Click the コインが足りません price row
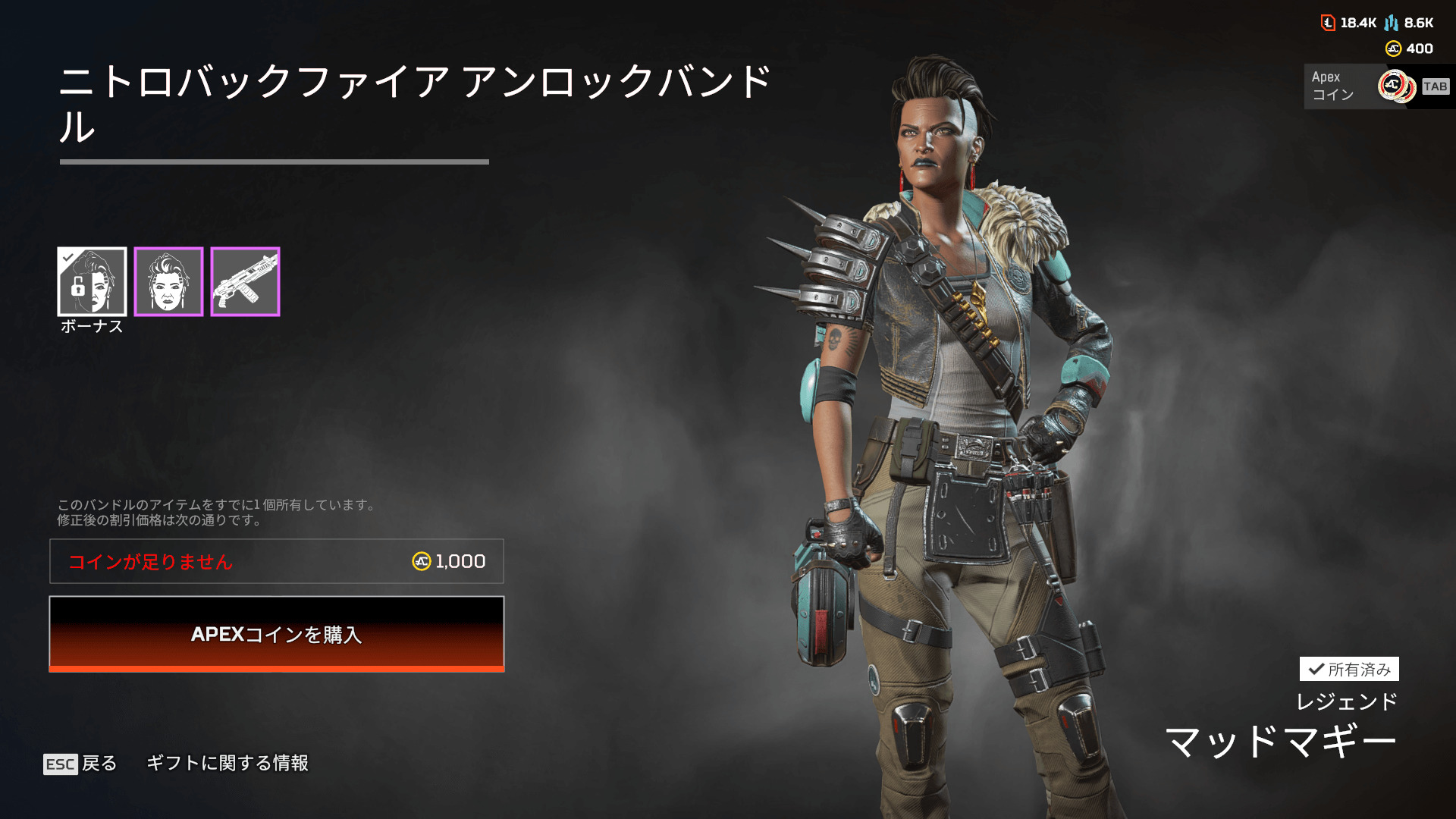 [x=277, y=561]
